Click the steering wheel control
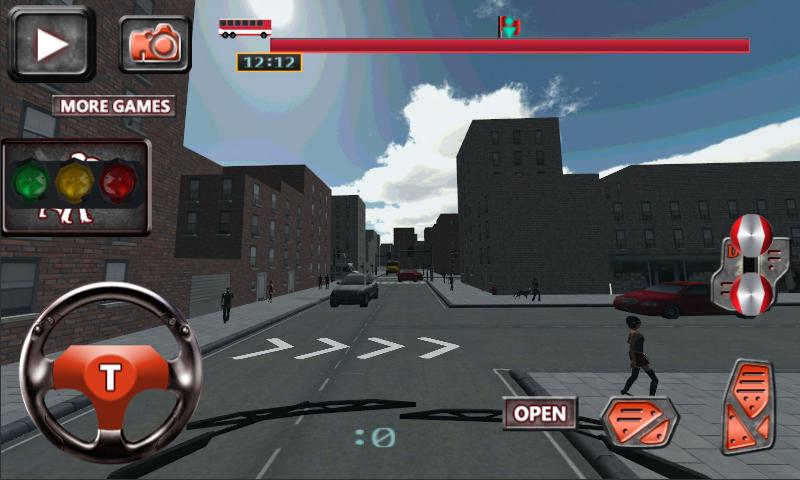800x480 pixels. [x=110, y=375]
